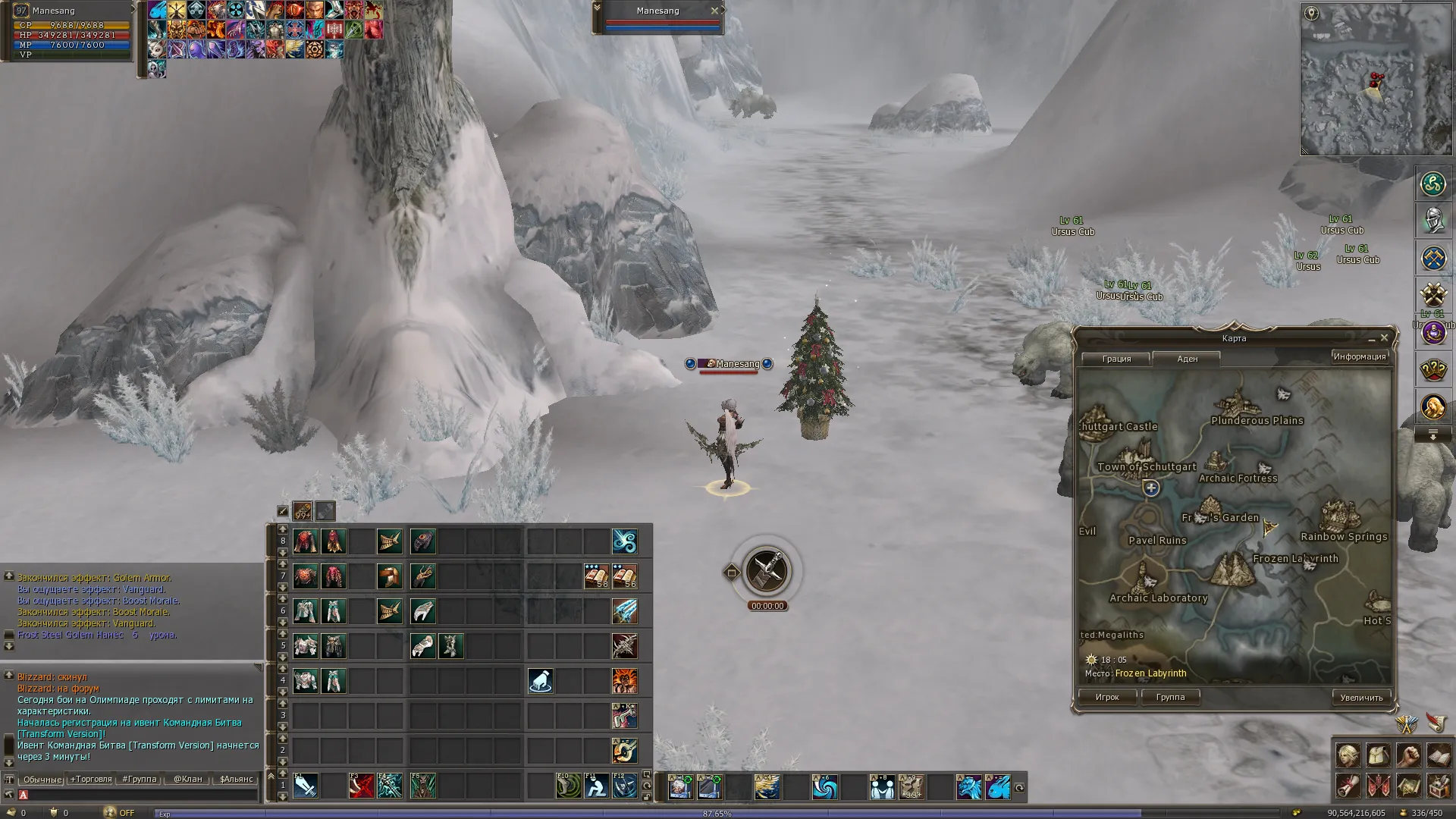Close the Карта map window
This screenshot has height=819, width=1456.
click(1384, 338)
